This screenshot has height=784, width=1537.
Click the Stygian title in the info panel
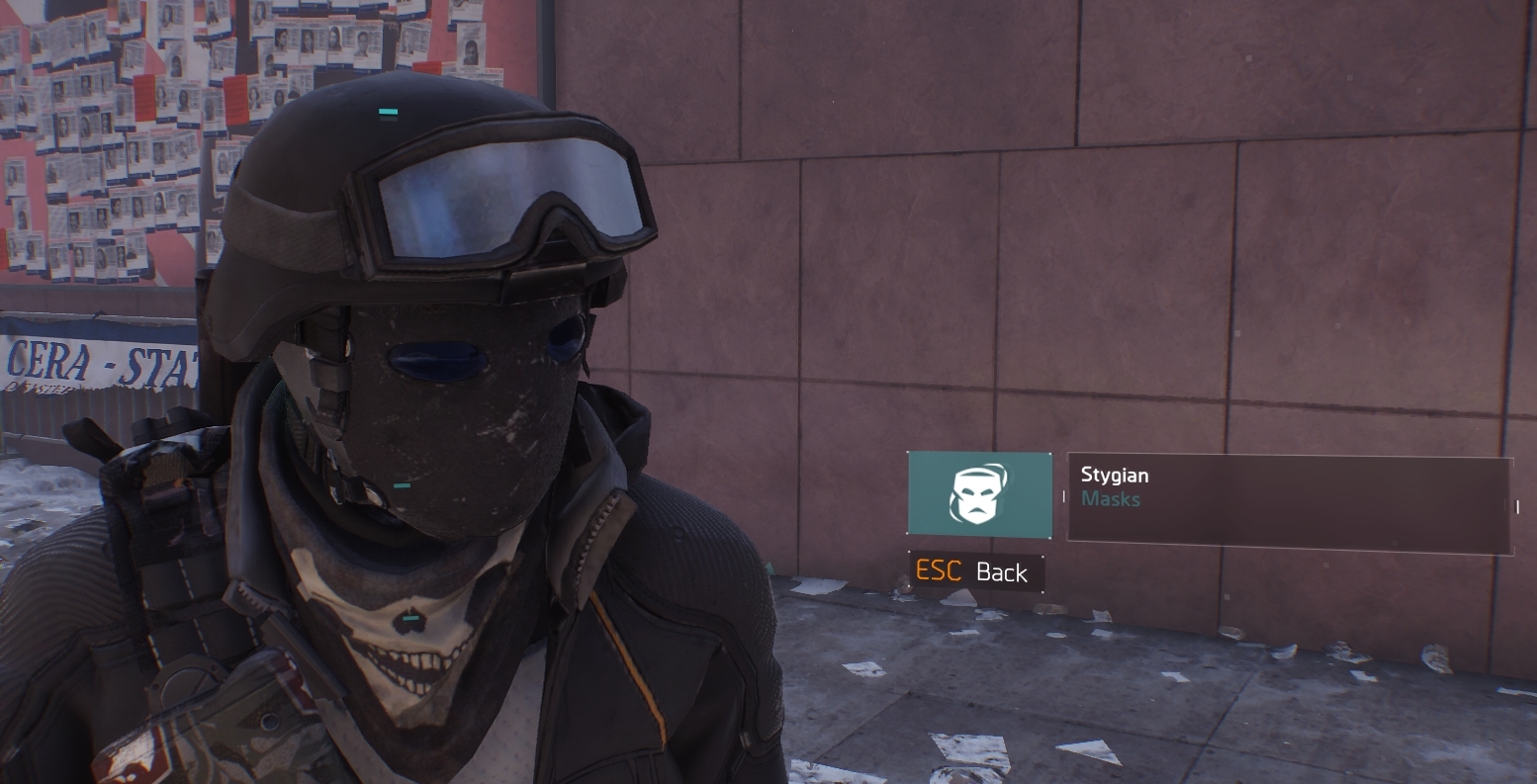1114,475
